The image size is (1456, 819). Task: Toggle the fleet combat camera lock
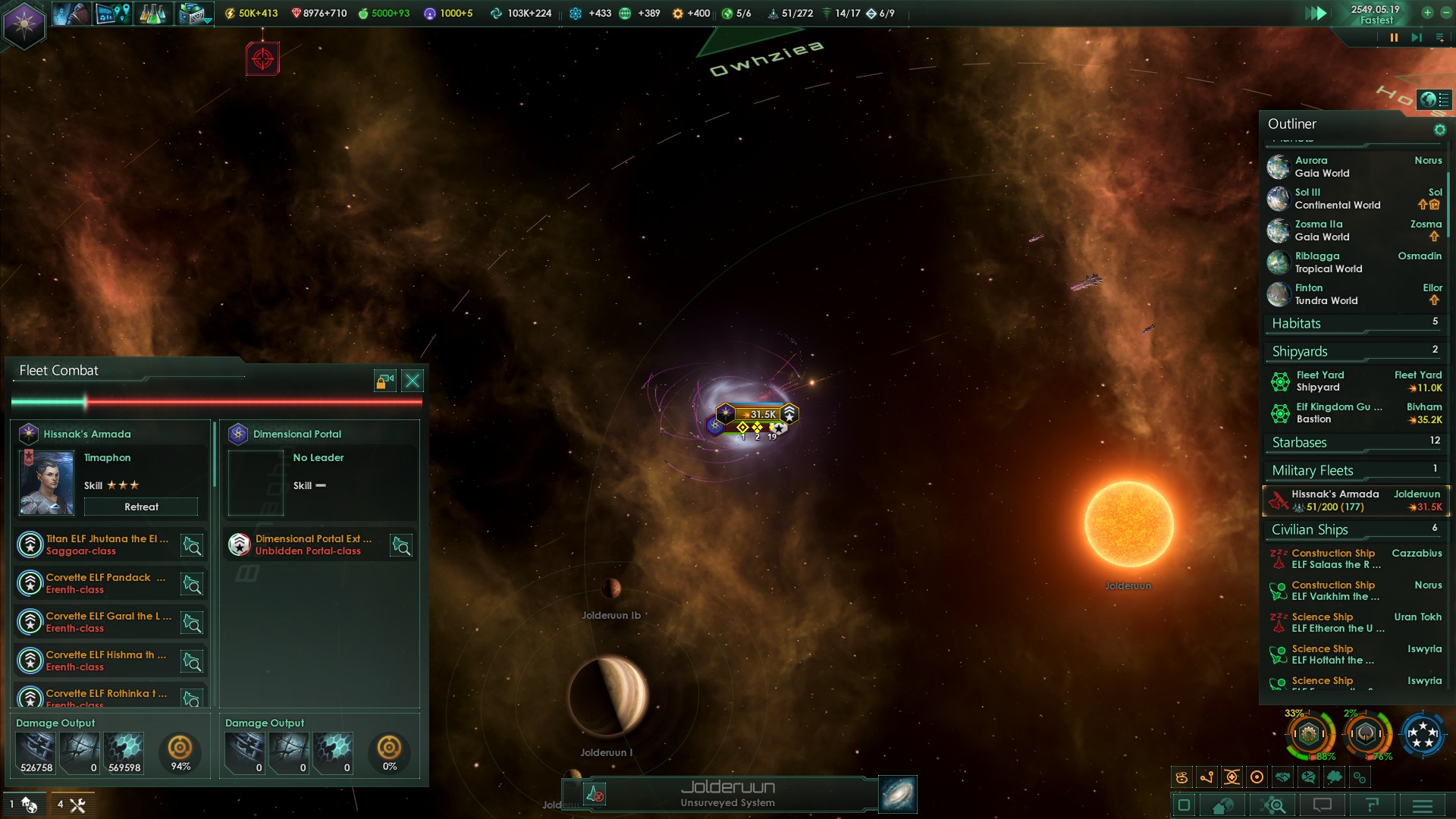(385, 381)
